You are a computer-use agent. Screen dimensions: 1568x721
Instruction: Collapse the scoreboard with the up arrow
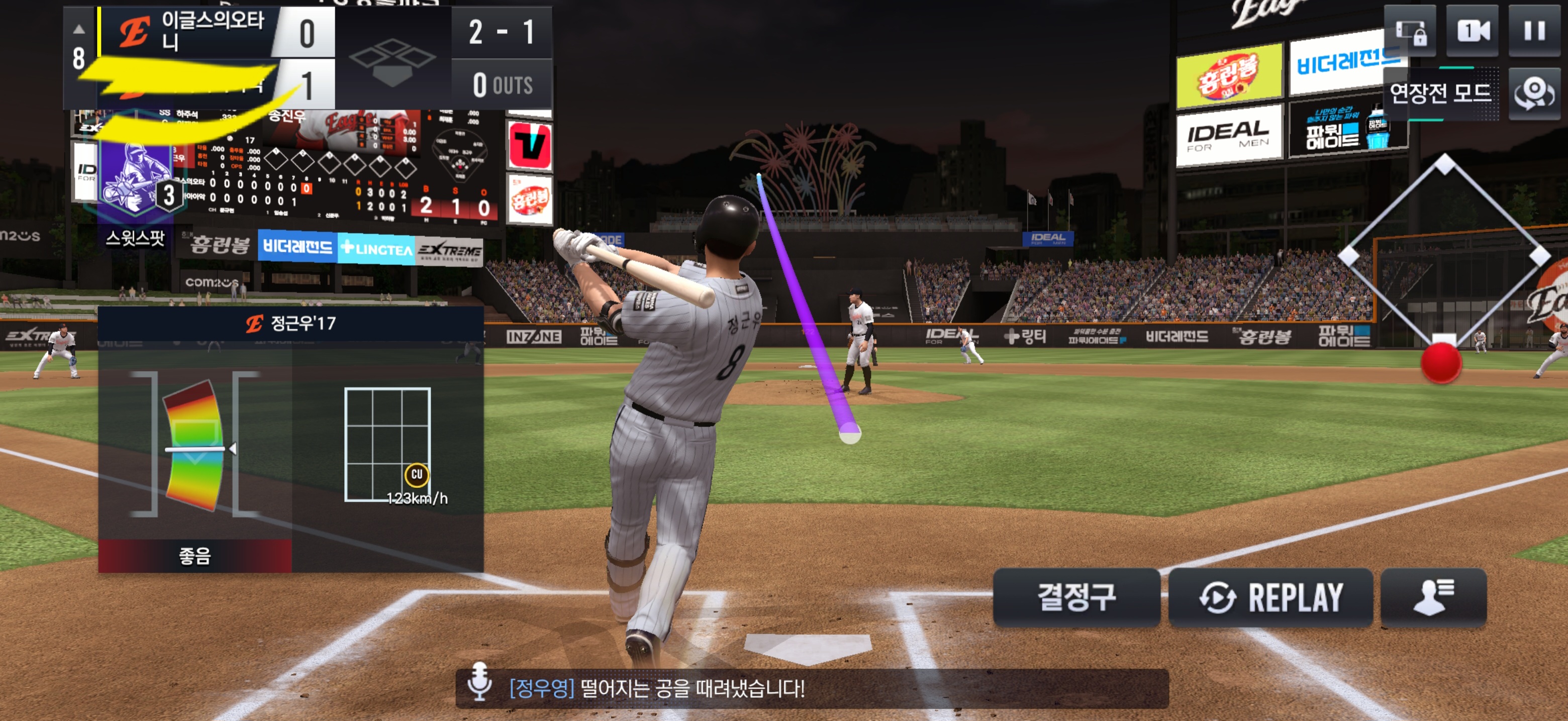[79, 29]
